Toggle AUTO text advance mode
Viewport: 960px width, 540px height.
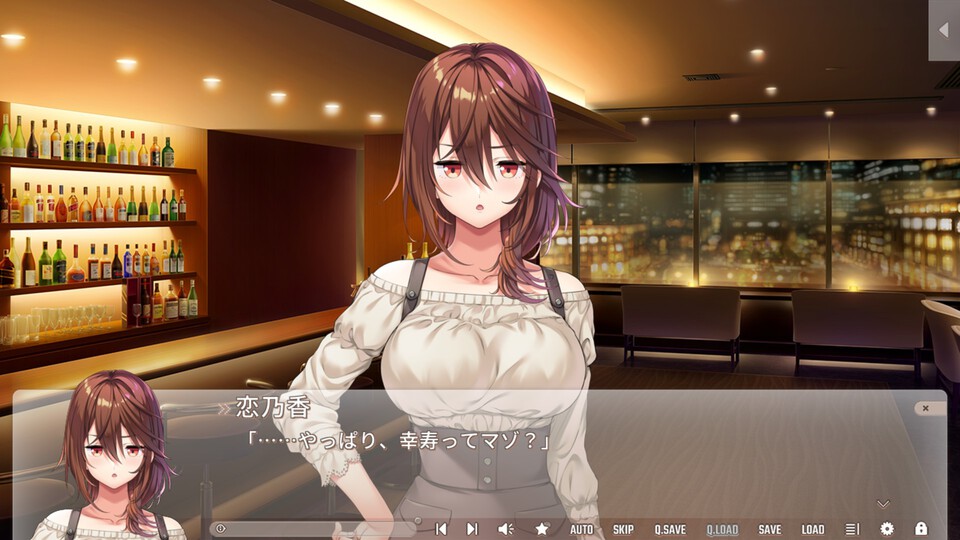click(x=581, y=529)
